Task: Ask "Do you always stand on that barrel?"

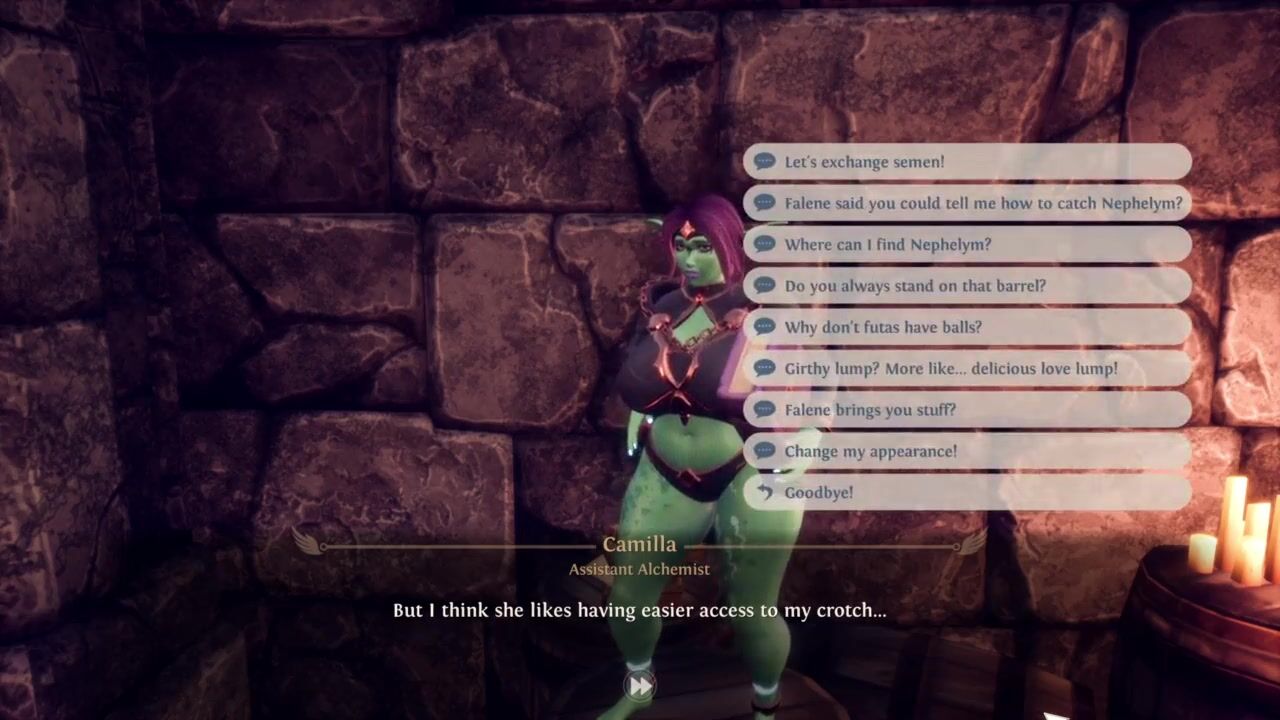Action: point(966,286)
